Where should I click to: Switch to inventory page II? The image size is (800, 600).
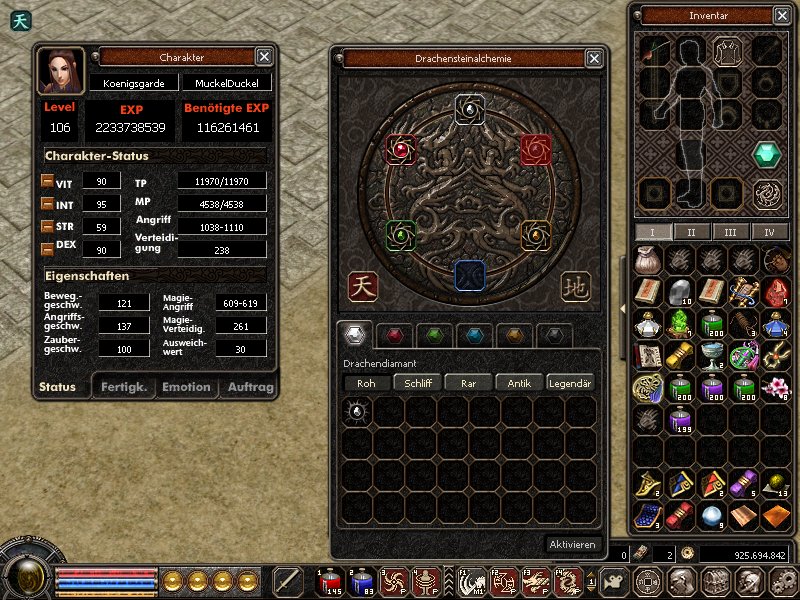[x=691, y=232]
